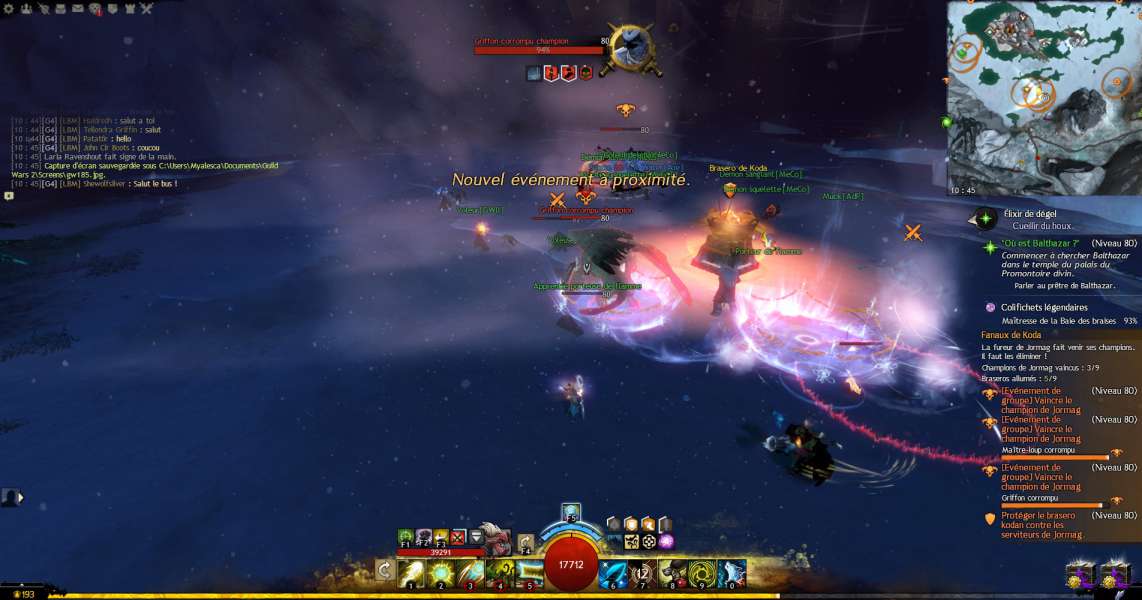Click the Fanaux de Koda event header
This screenshot has height=600, width=1142.
click(1011, 334)
